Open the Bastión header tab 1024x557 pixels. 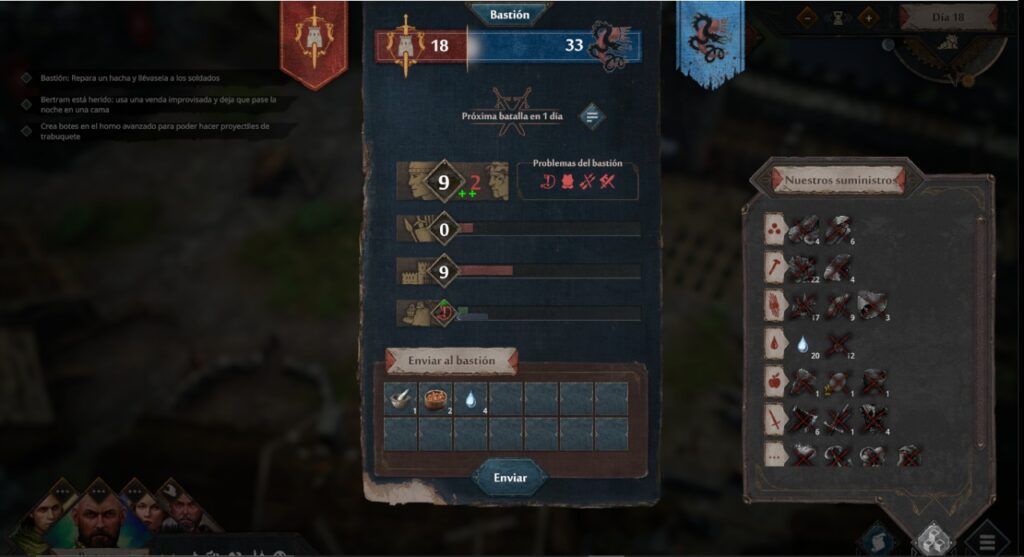pyautogui.click(x=510, y=15)
